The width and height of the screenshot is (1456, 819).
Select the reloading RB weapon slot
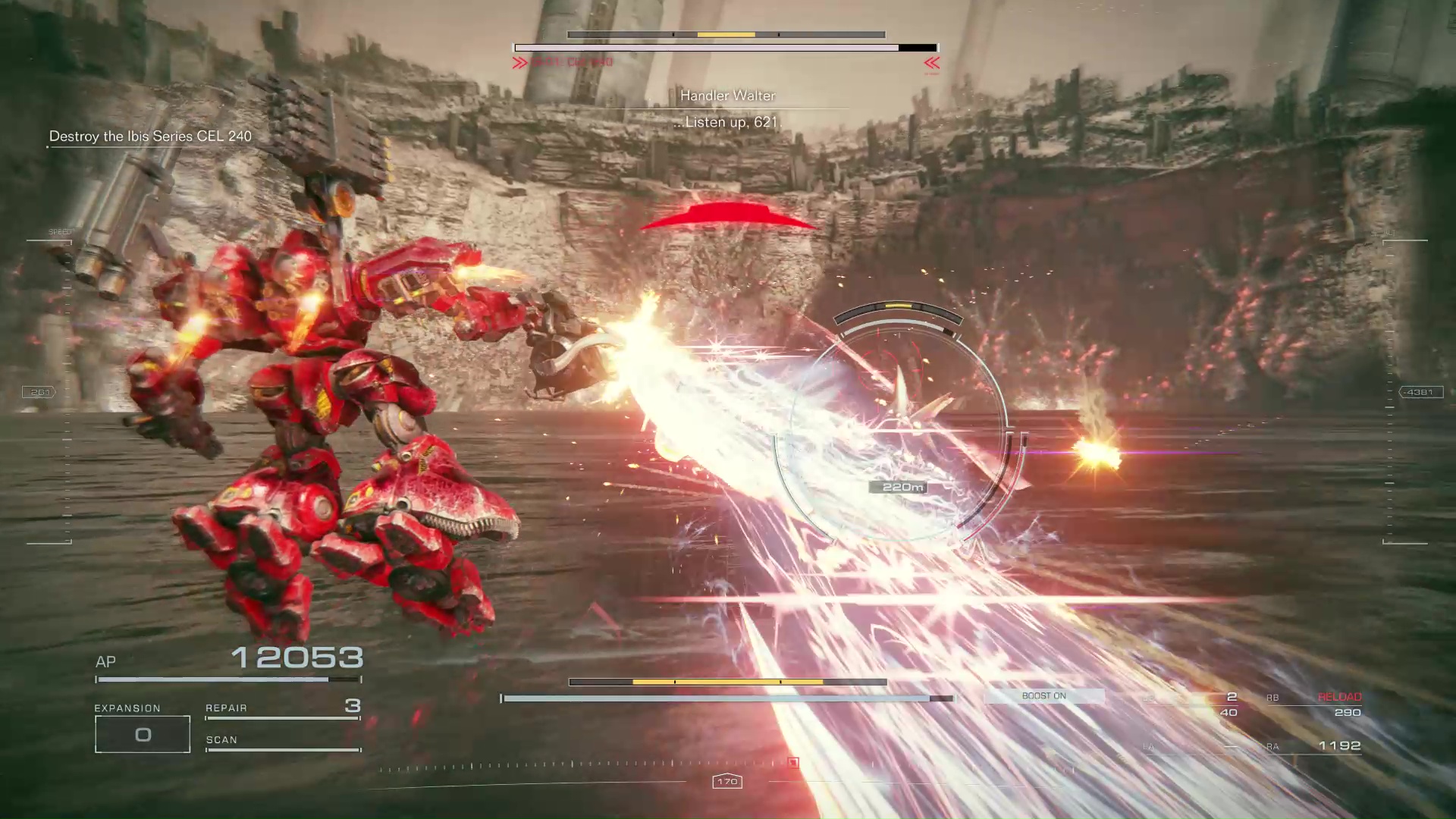click(x=1314, y=704)
